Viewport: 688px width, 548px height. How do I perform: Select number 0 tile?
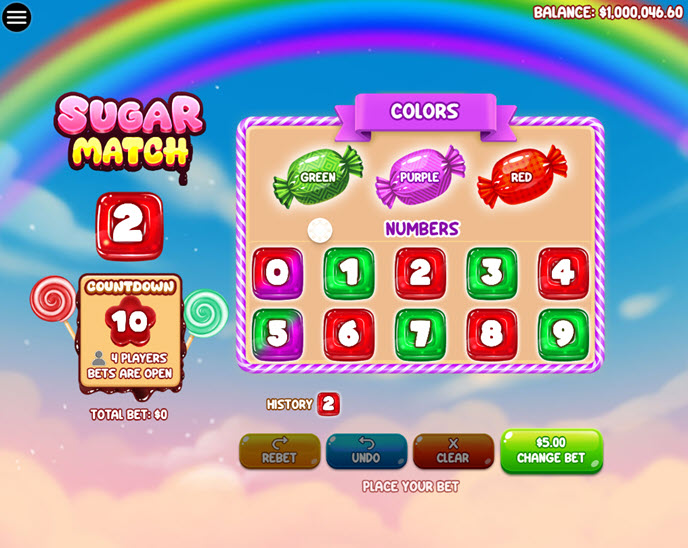pos(277,273)
